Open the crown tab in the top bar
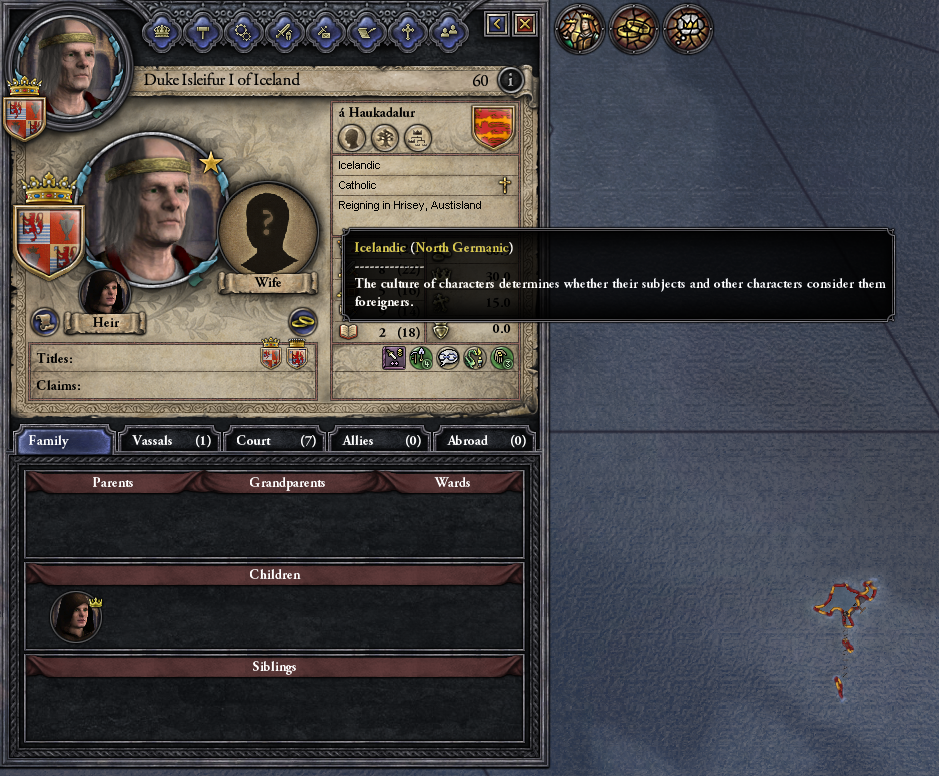Image resolution: width=939 pixels, height=776 pixels. [x=162, y=30]
